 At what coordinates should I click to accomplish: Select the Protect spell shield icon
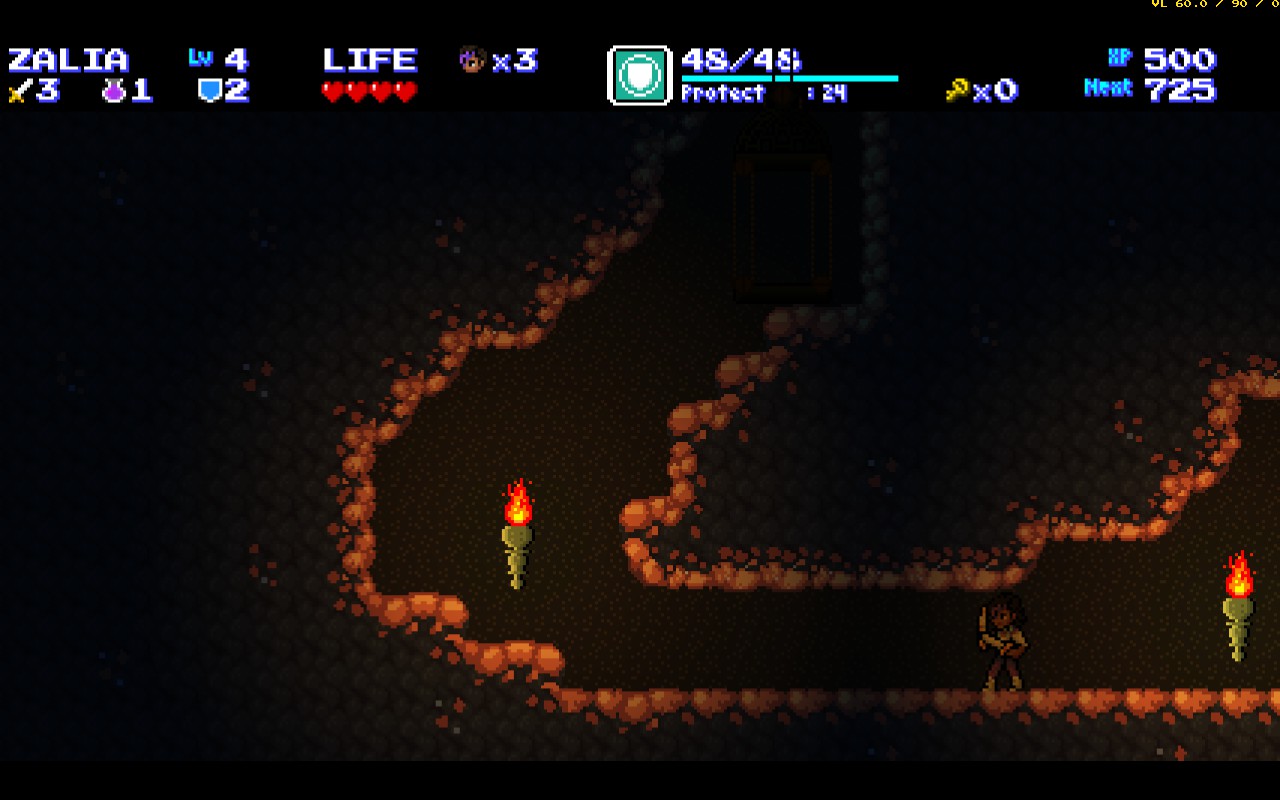639,75
